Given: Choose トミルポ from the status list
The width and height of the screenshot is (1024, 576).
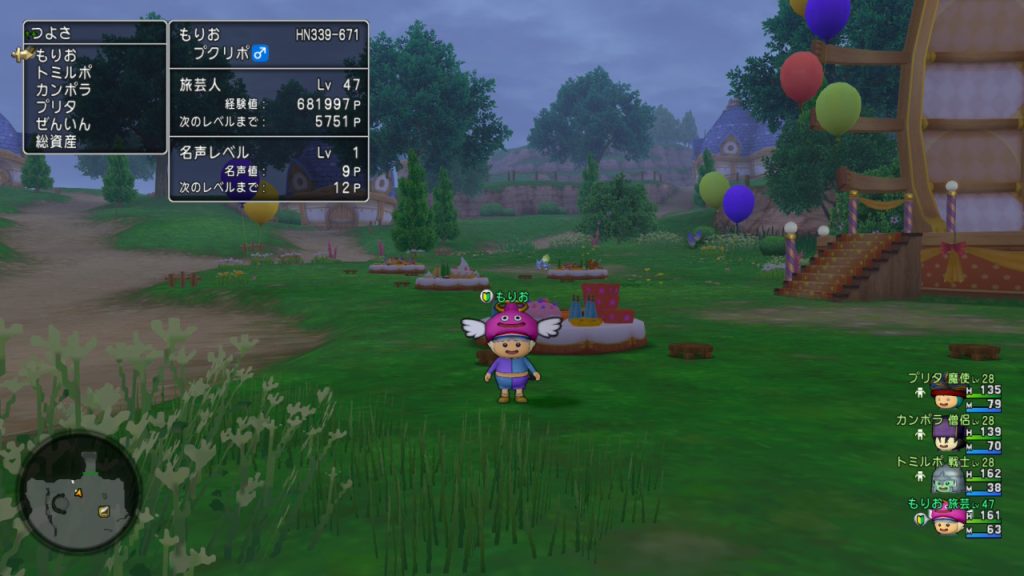Looking at the screenshot, I should [63, 72].
